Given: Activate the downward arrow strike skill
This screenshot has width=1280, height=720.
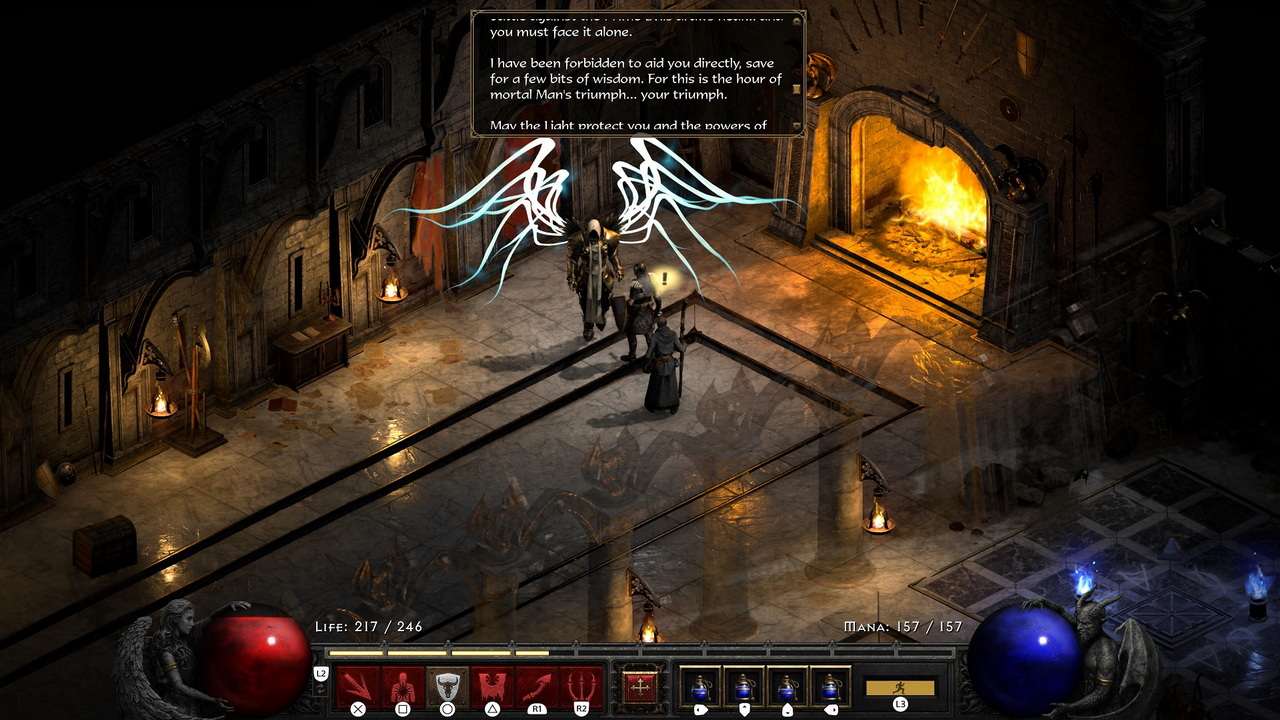Looking at the screenshot, I should click(x=358, y=686).
